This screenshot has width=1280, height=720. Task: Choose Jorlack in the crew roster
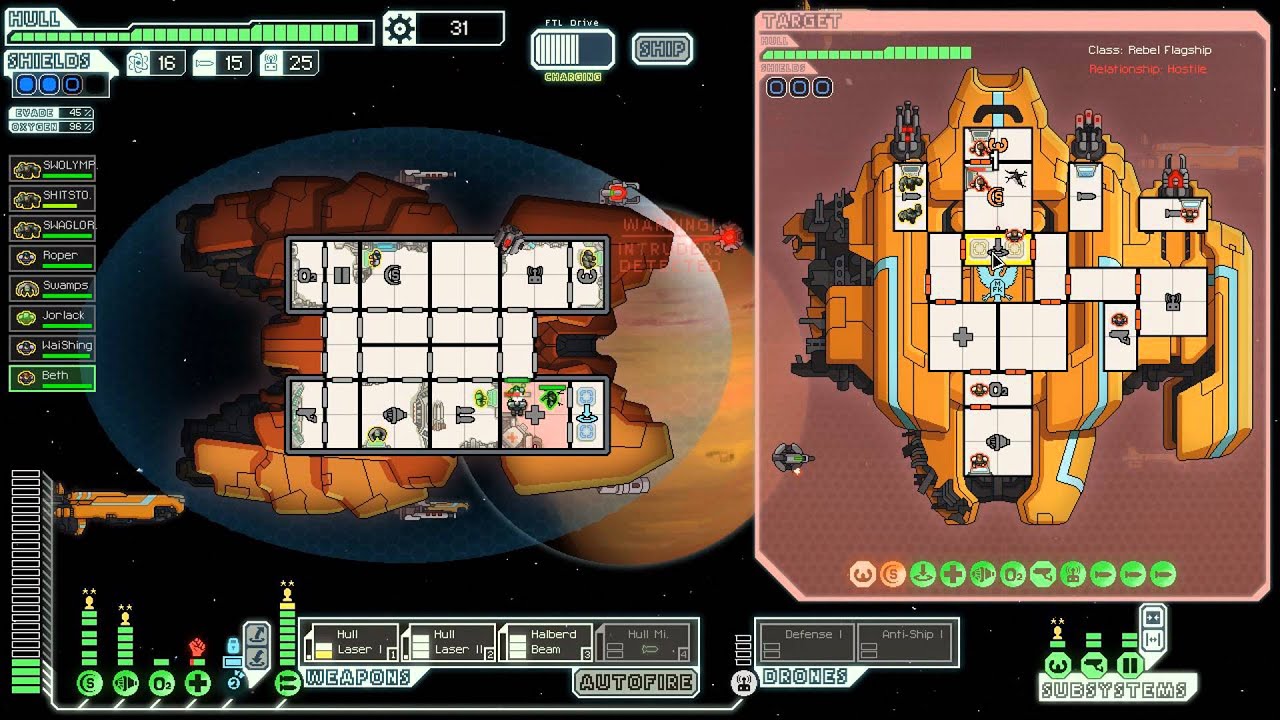coord(52,317)
